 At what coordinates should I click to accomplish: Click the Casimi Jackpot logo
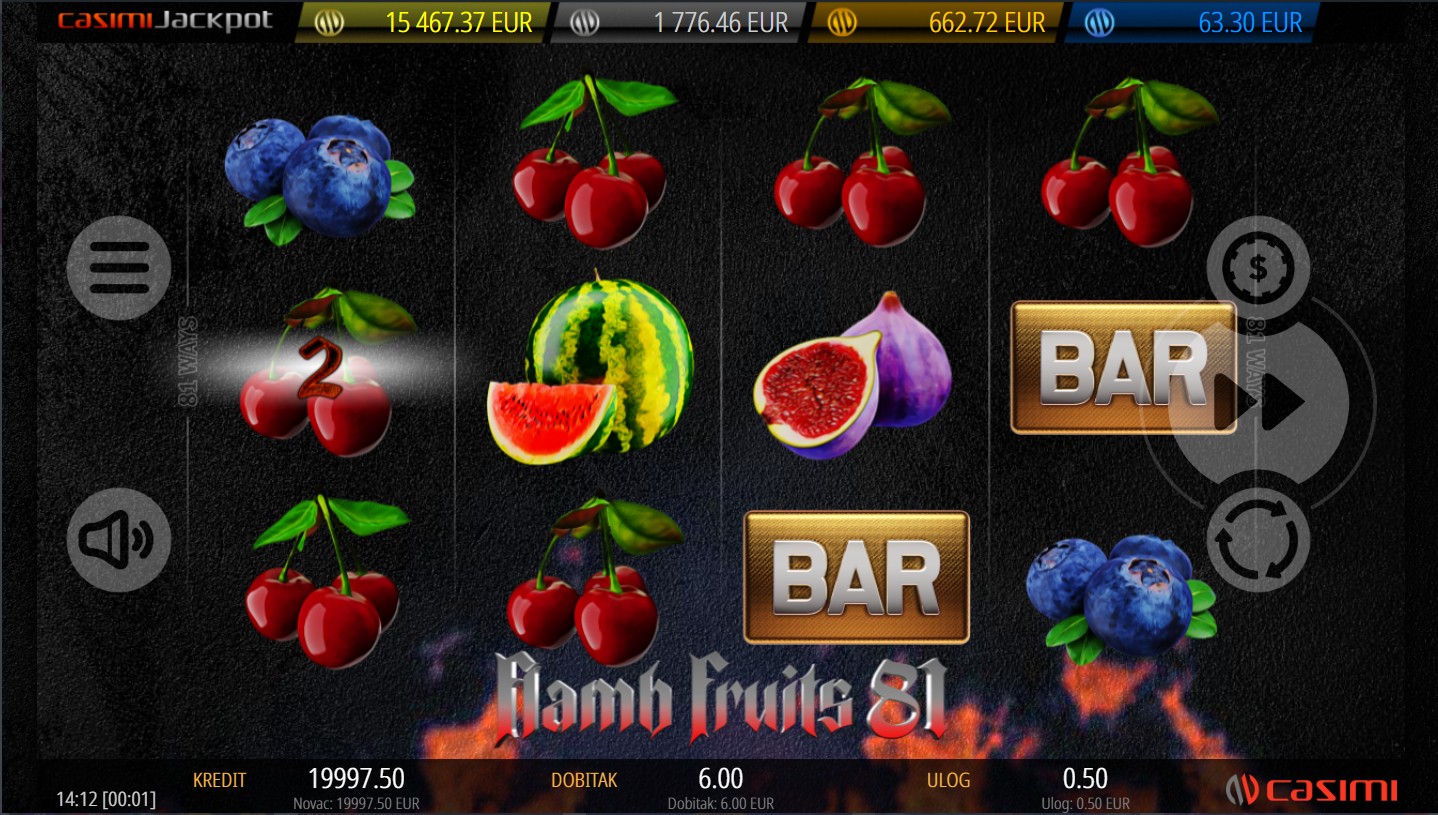point(165,21)
